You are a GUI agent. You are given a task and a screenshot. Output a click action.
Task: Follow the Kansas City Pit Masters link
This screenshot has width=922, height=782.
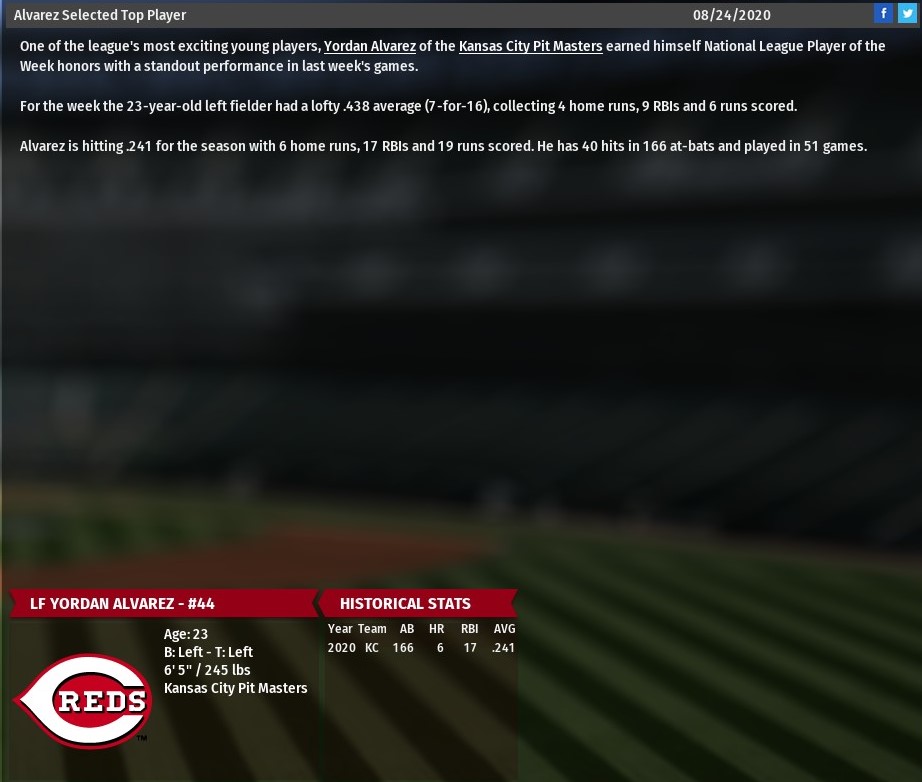[530, 46]
